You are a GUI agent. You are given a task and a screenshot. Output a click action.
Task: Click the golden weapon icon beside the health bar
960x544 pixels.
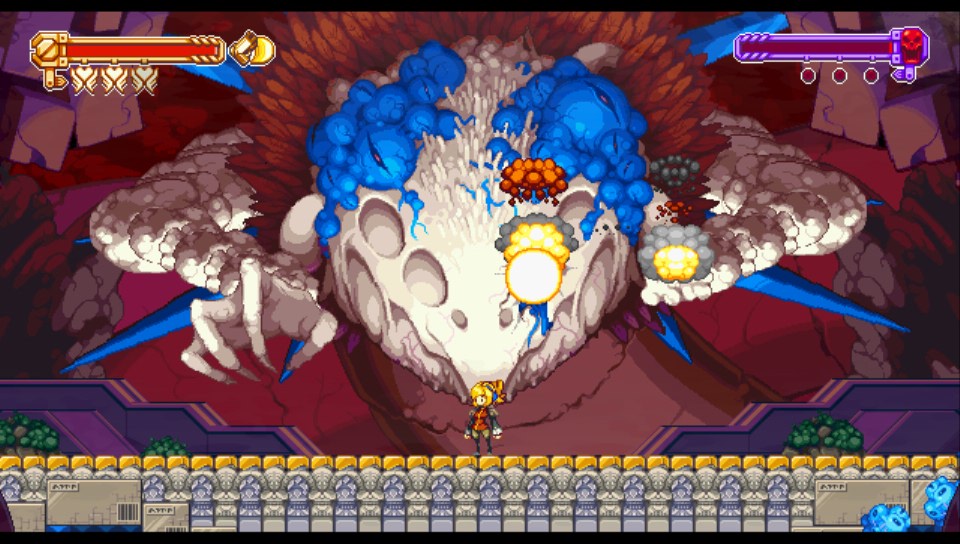coord(252,48)
